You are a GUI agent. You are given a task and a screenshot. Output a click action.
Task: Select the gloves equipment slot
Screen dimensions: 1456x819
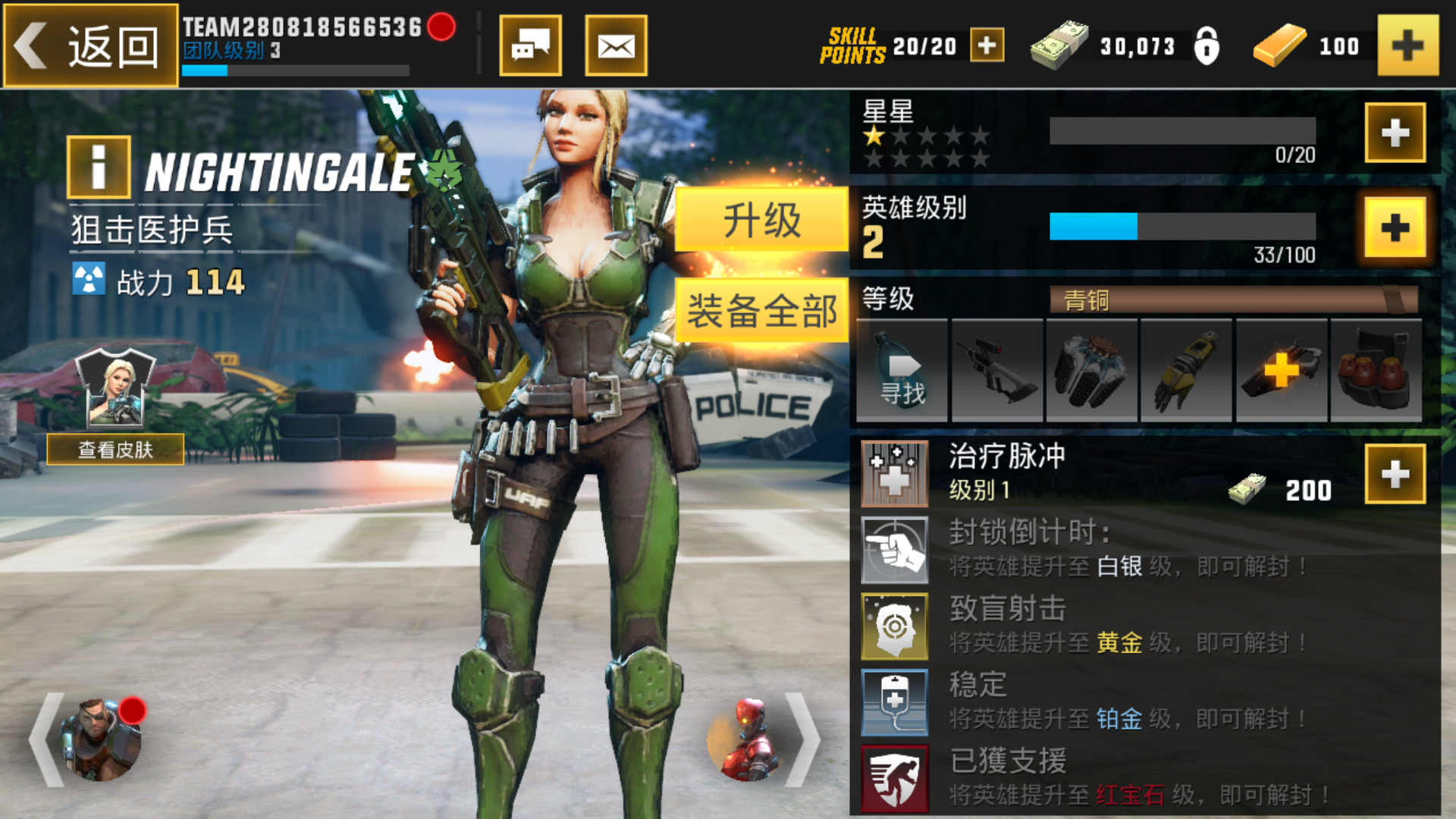(x=1092, y=370)
